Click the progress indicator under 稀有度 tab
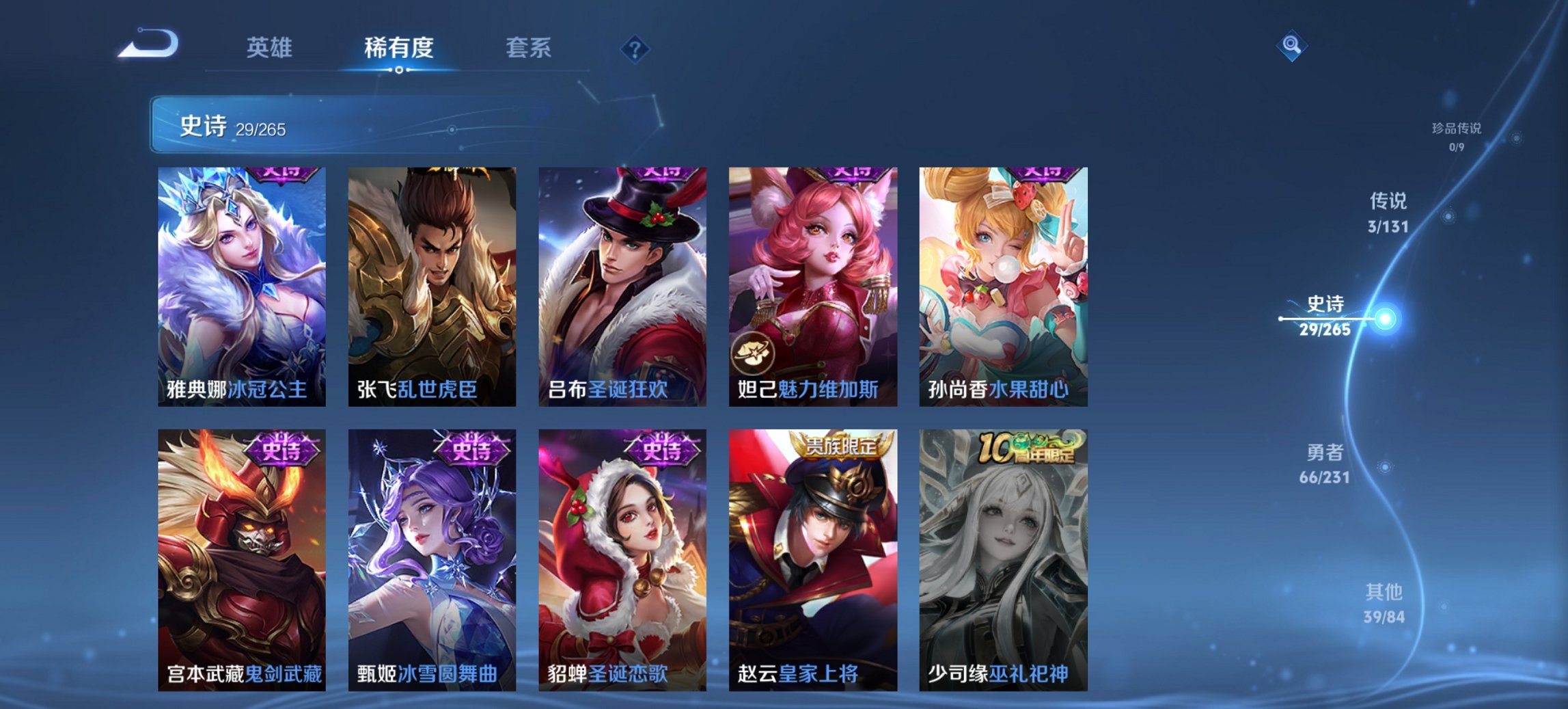The height and width of the screenshot is (709, 1568). [400, 69]
